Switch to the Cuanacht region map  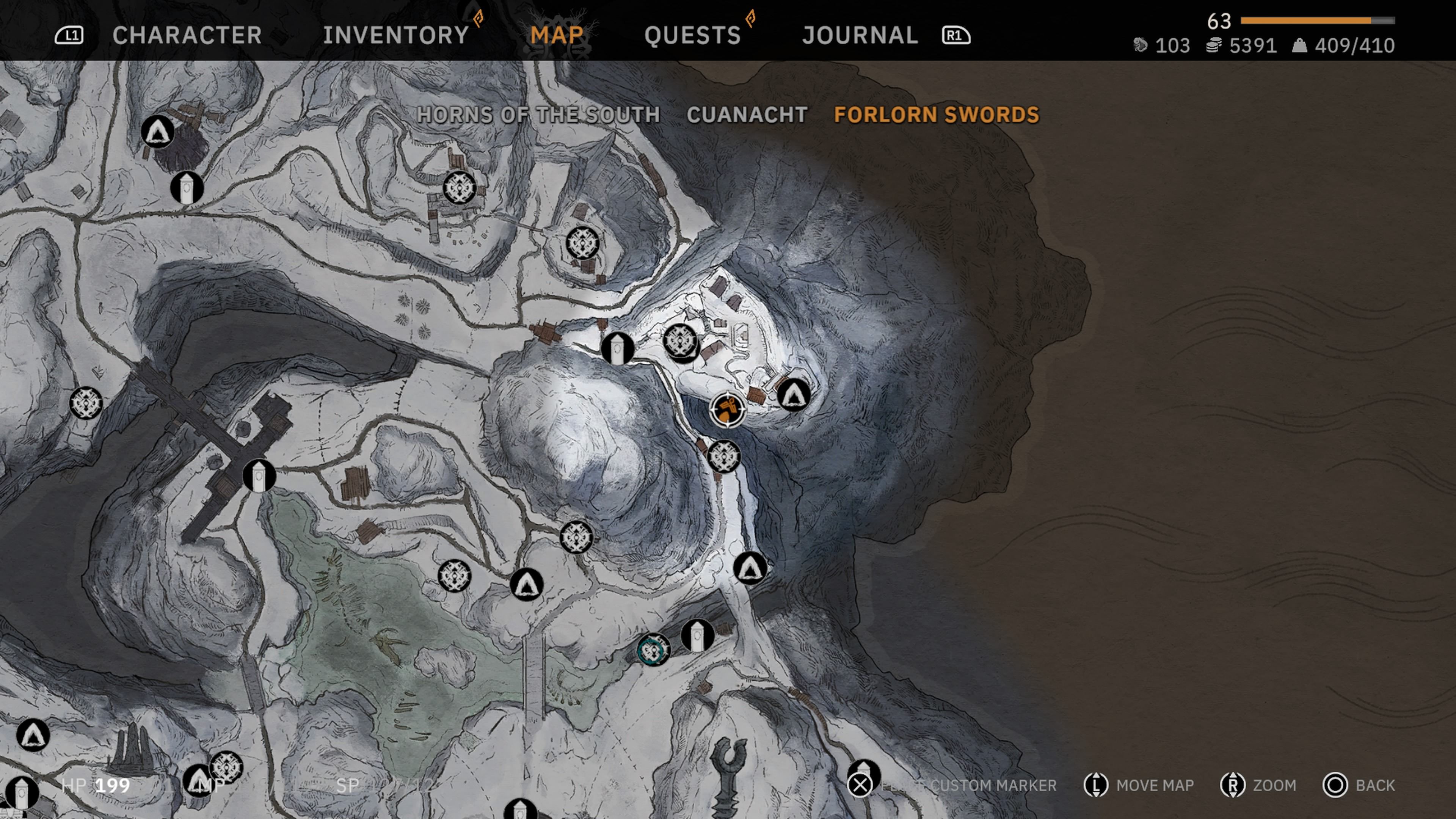click(x=747, y=115)
